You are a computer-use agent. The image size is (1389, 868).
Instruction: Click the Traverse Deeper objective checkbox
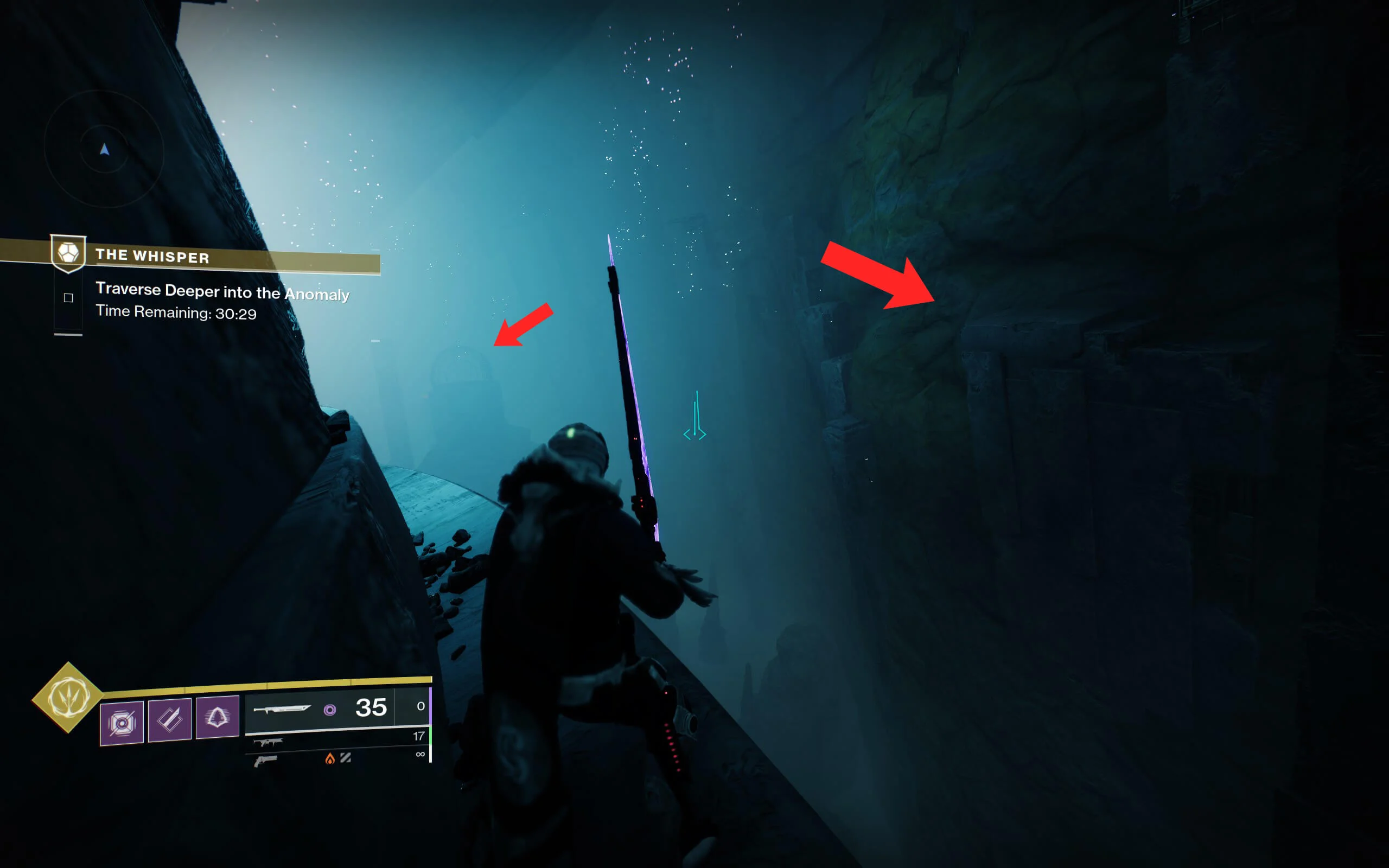[x=68, y=297]
